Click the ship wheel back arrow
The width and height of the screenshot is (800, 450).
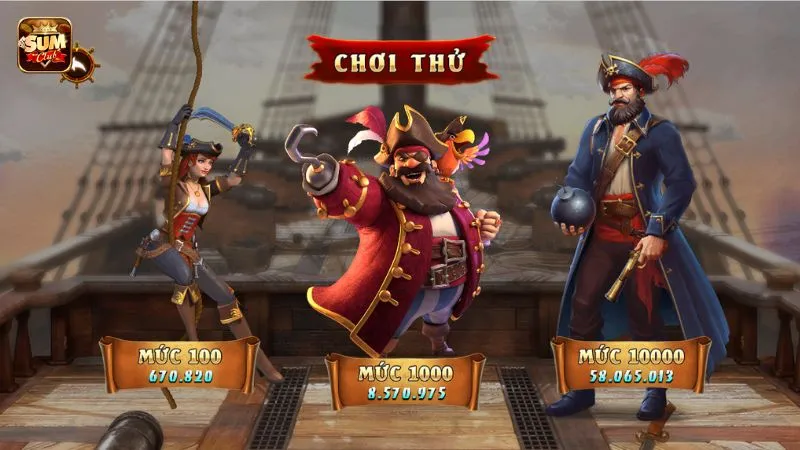(80, 65)
